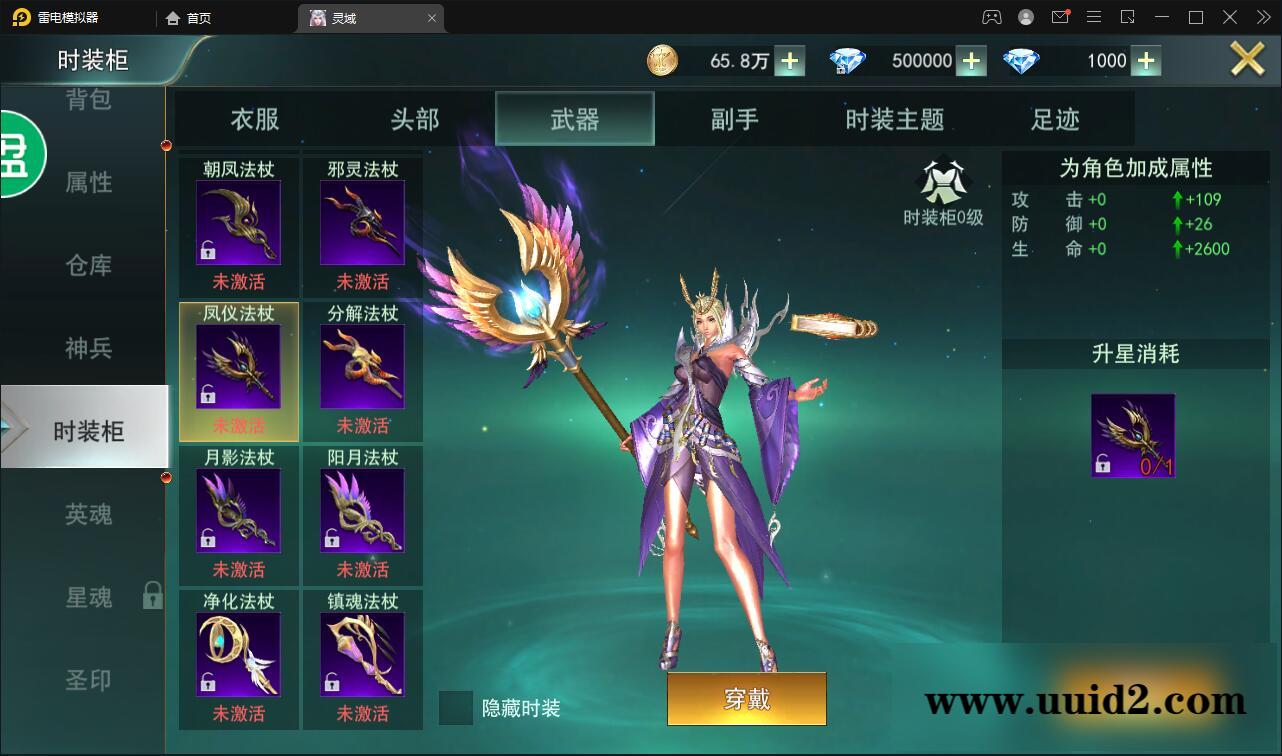Open the hamburger menu icon in the emulator bar
The width and height of the screenshot is (1282, 756).
click(x=1094, y=16)
